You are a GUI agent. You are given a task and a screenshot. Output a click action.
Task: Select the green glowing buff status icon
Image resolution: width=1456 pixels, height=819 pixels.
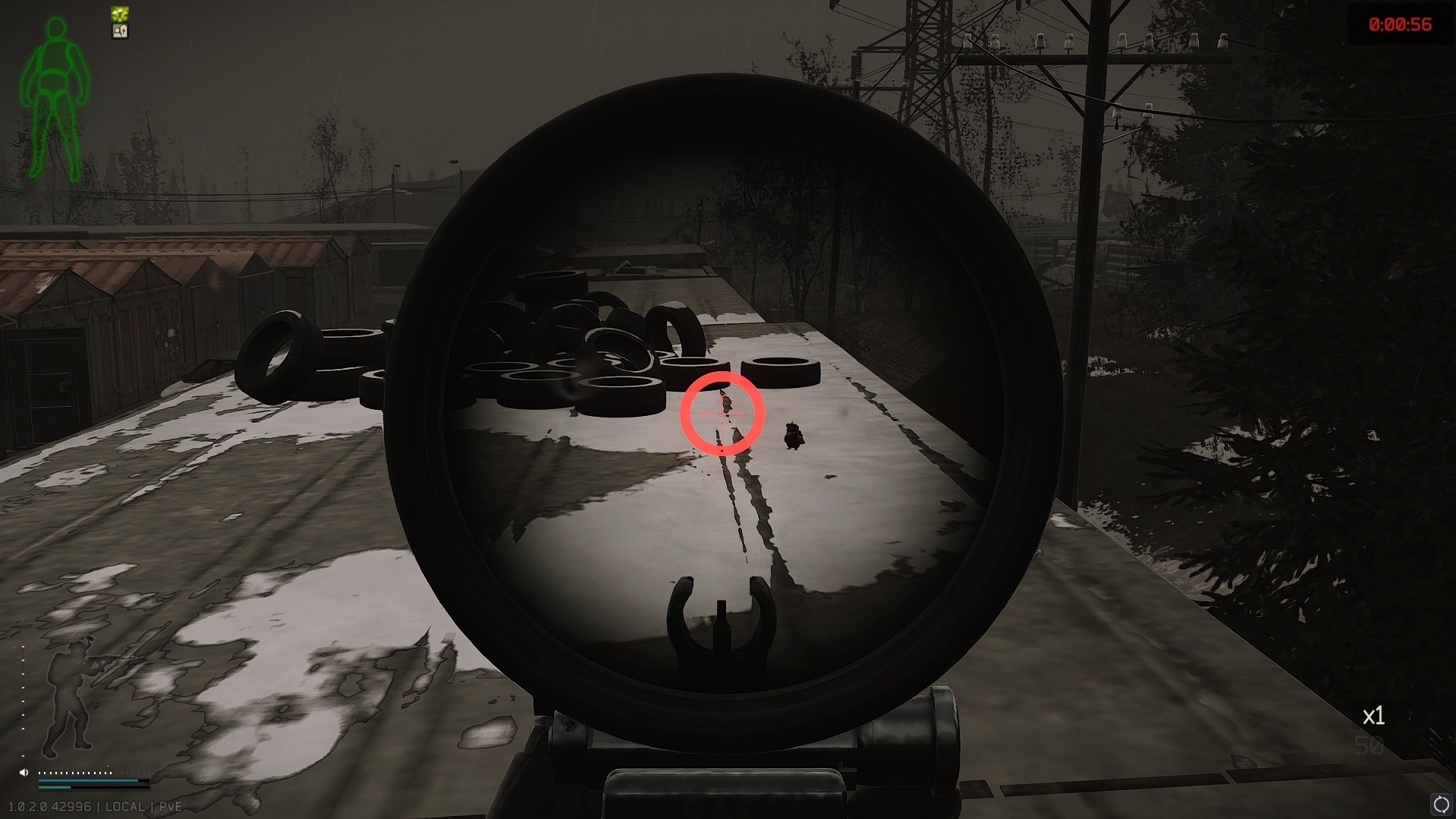click(x=120, y=14)
